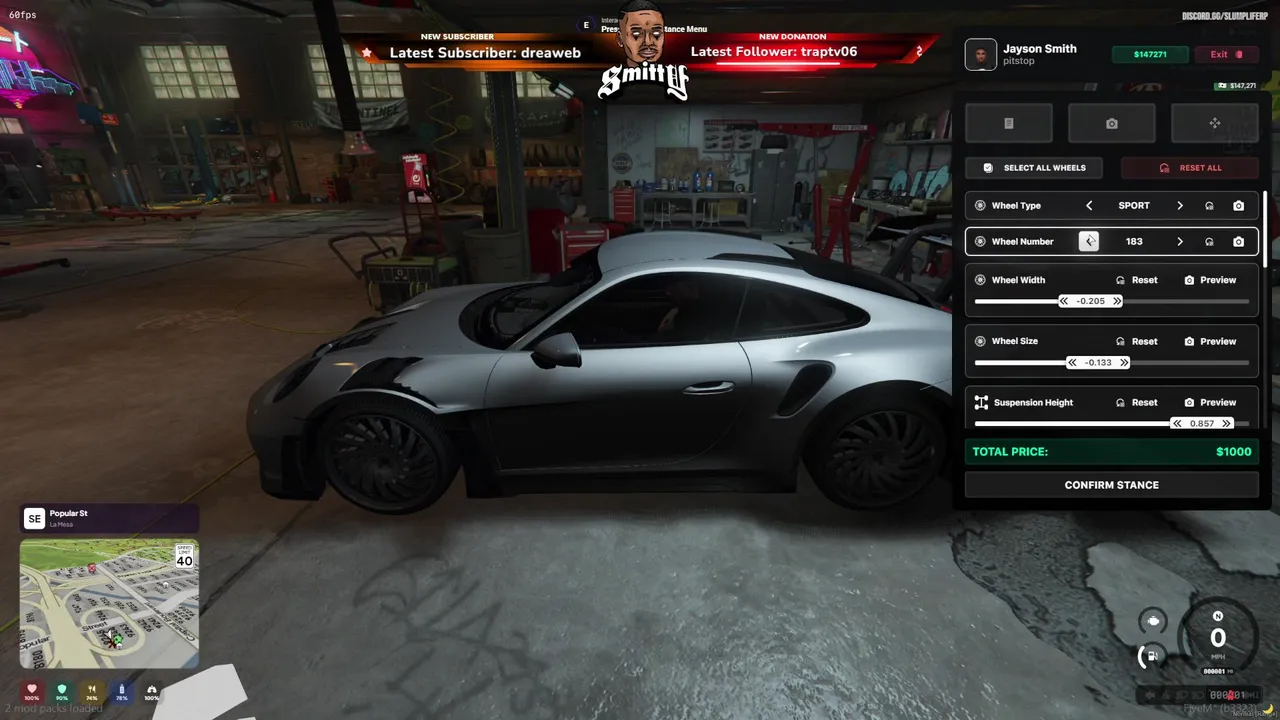The height and width of the screenshot is (720, 1280).
Task: Advance to the next Wheel Number
Action: pos(1180,242)
